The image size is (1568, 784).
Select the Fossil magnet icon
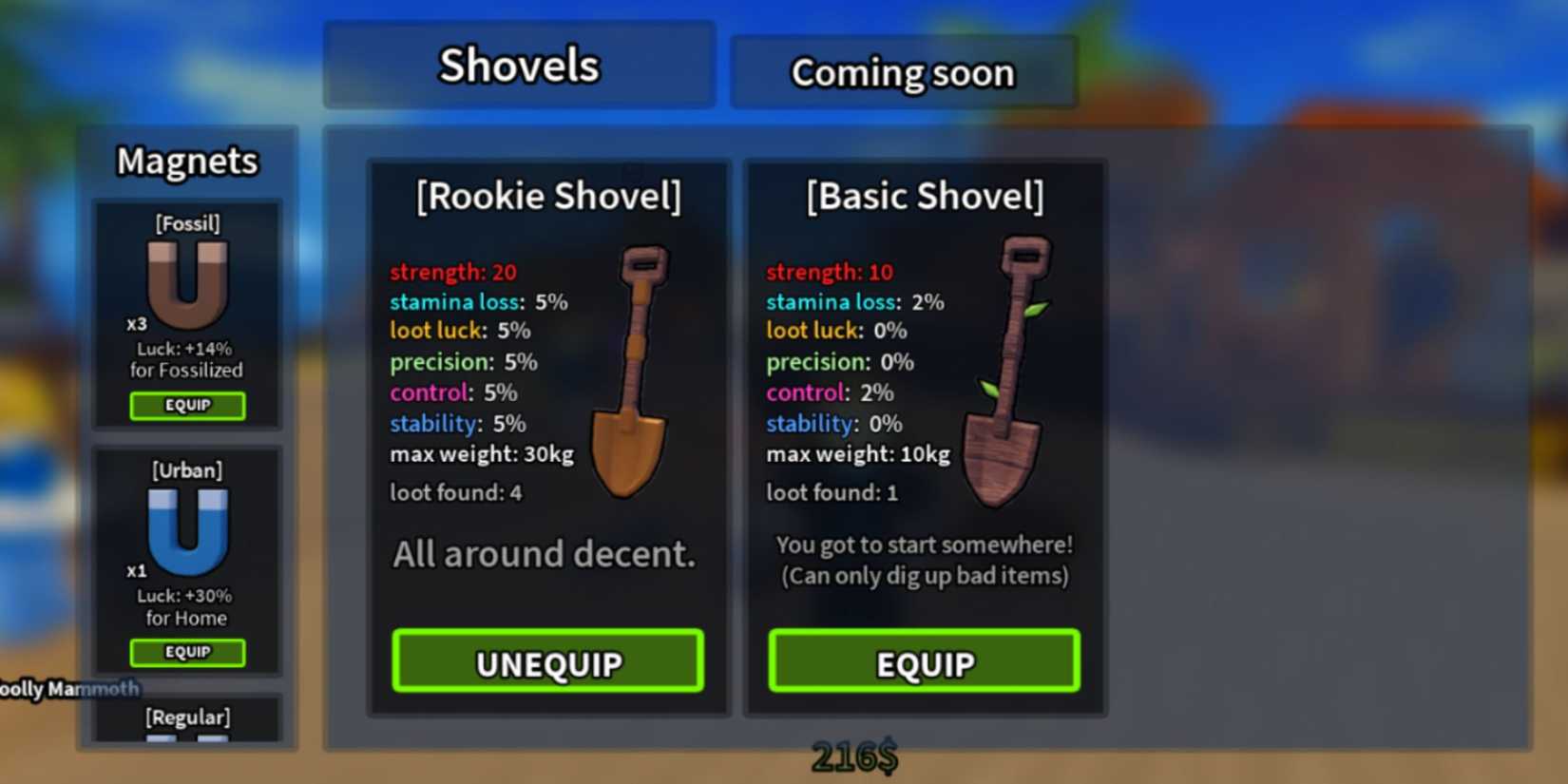tap(186, 285)
